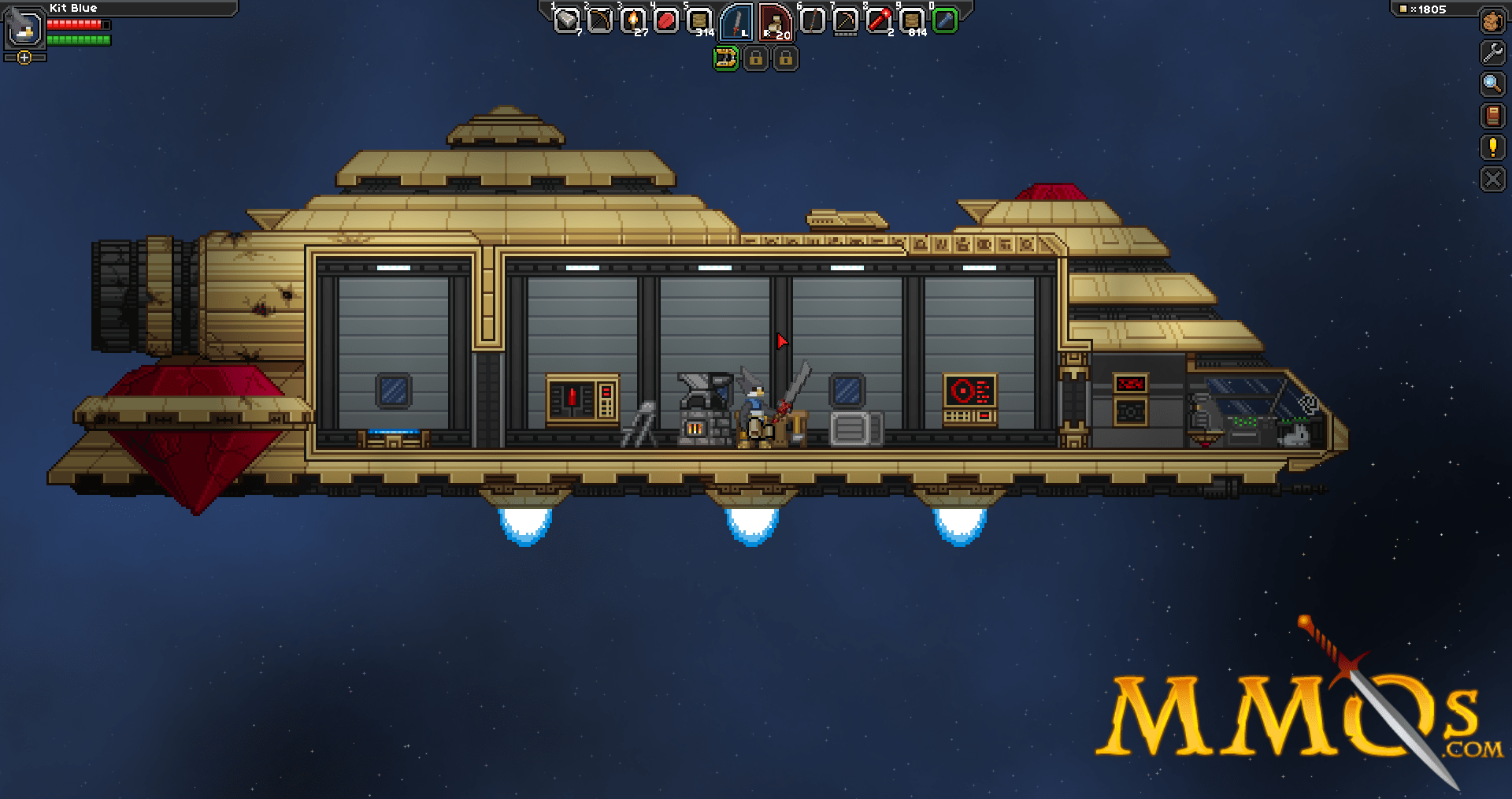Click the pixel counter showing 1805
Screen dimensions: 1512x799
click(x=1429, y=9)
